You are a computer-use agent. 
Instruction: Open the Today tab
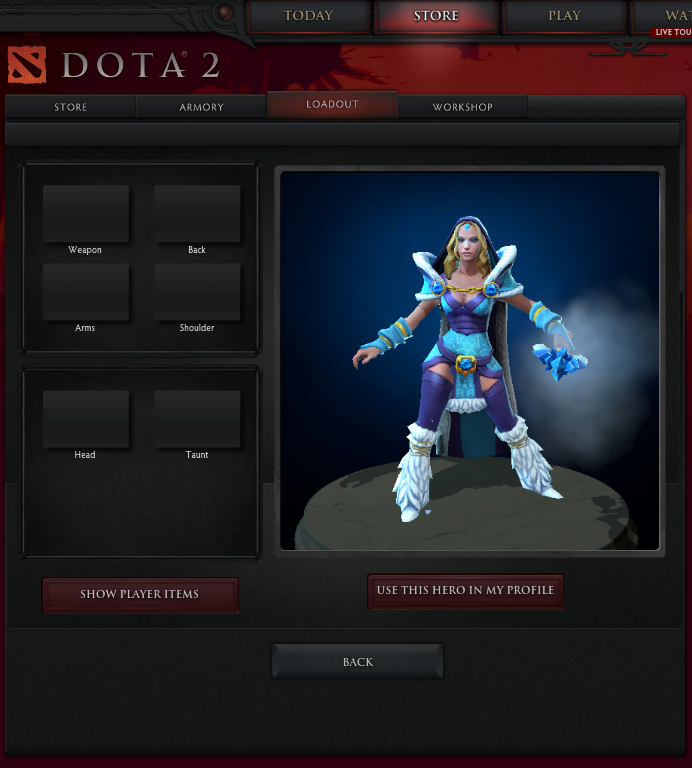(x=308, y=16)
